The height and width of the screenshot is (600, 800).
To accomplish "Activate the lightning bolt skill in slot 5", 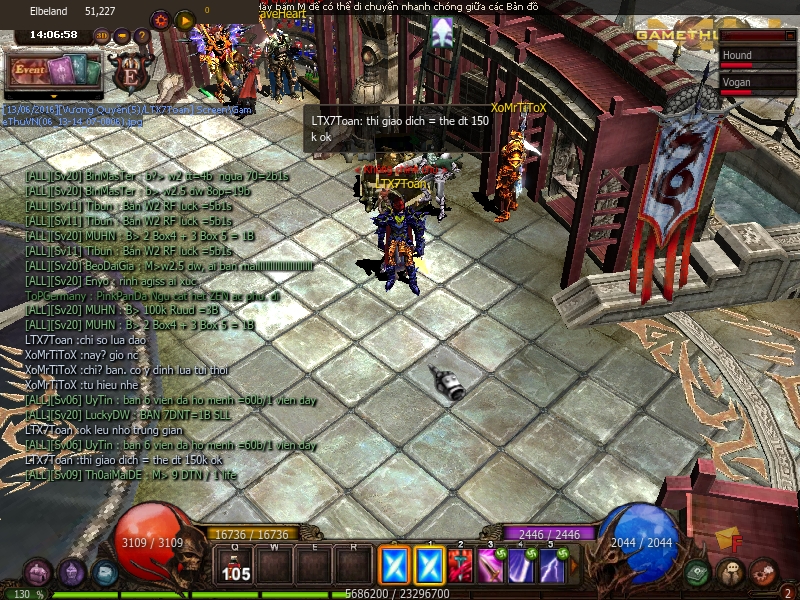I will click(x=551, y=567).
